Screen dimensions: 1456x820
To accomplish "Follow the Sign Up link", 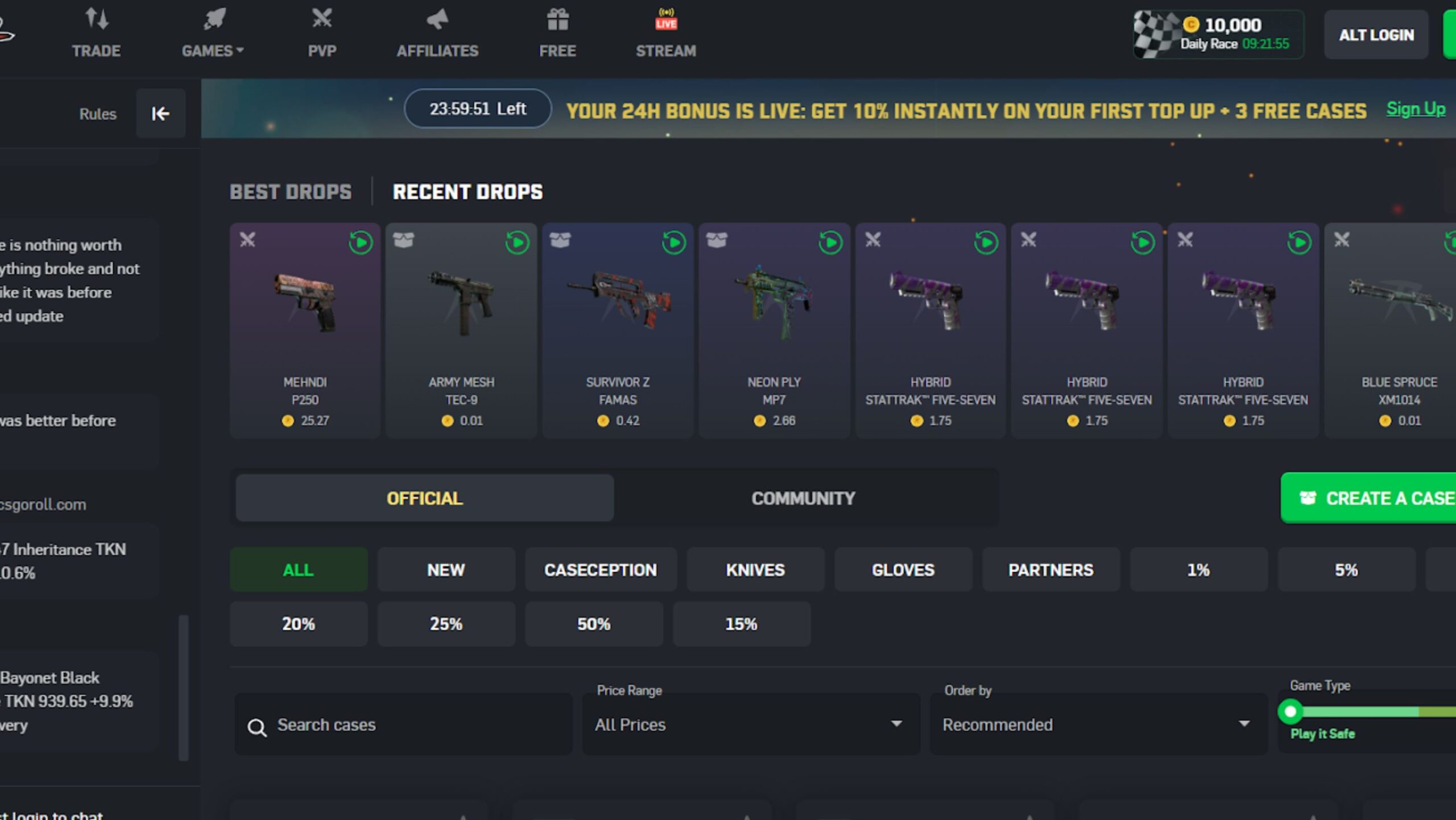I will click(x=1415, y=109).
